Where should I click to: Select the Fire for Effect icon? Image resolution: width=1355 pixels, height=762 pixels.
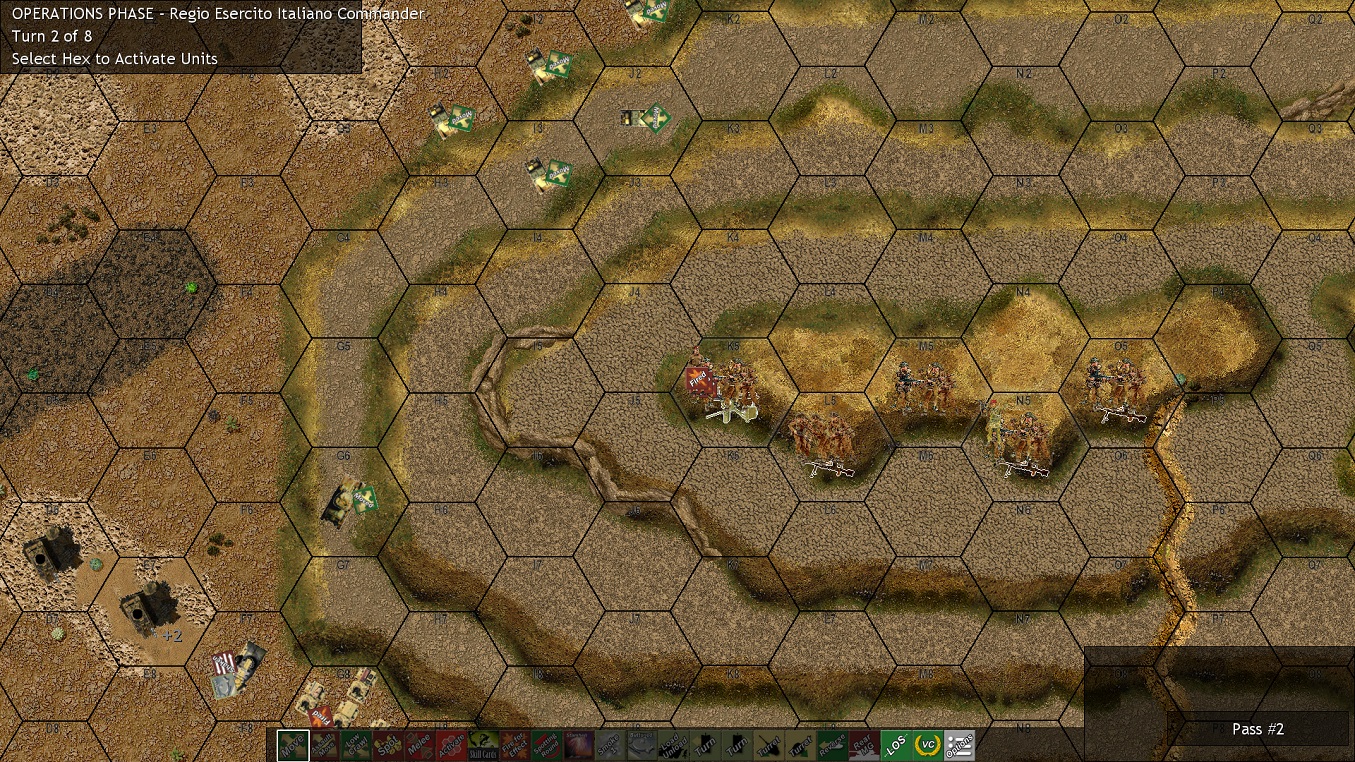516,746
